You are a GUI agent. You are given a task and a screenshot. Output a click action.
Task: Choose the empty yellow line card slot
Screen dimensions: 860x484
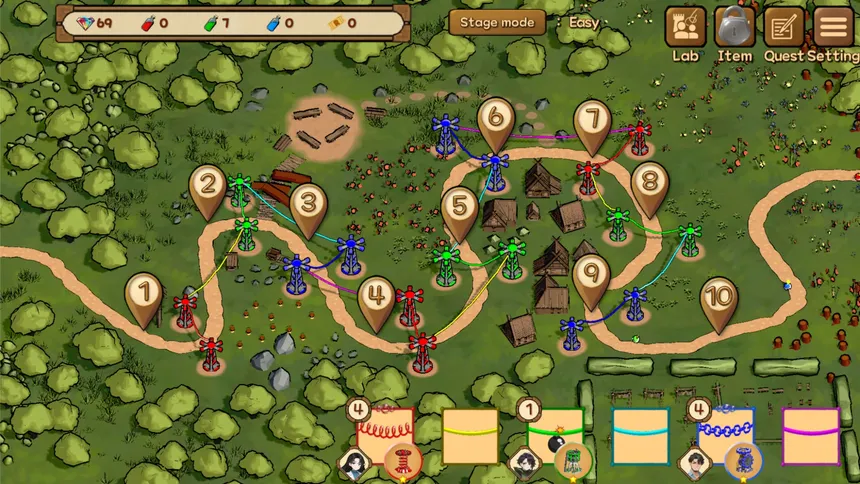[470, 435]
